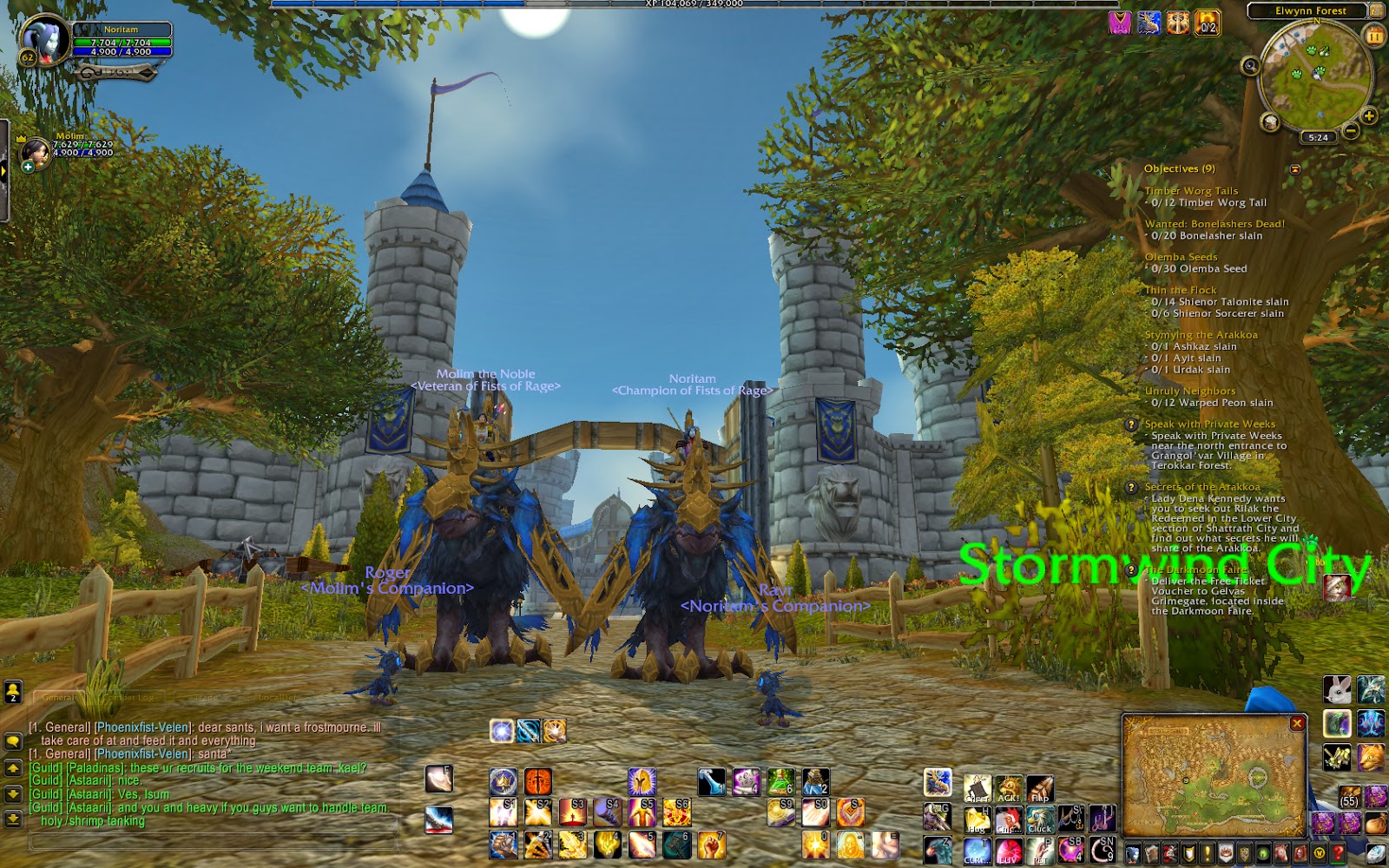This screenshot has height=868, width=1389.
Task: Open the tracking magnifier on the minimap
Action: point(1250,66)
